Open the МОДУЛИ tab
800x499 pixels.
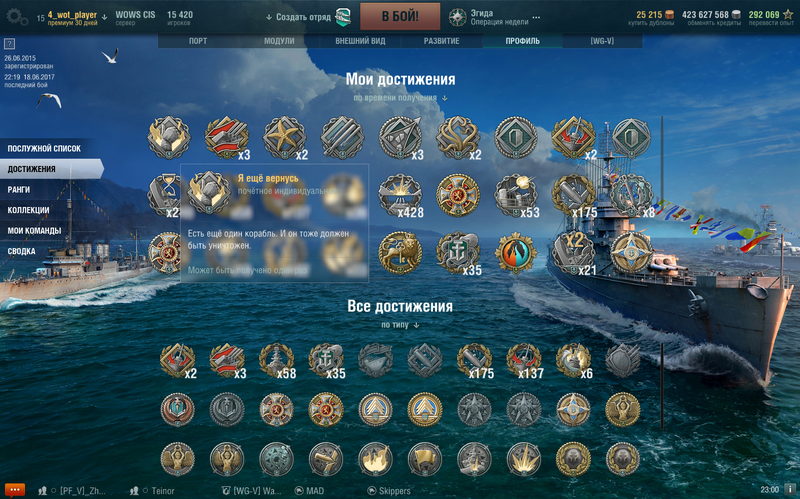(279, 41)
